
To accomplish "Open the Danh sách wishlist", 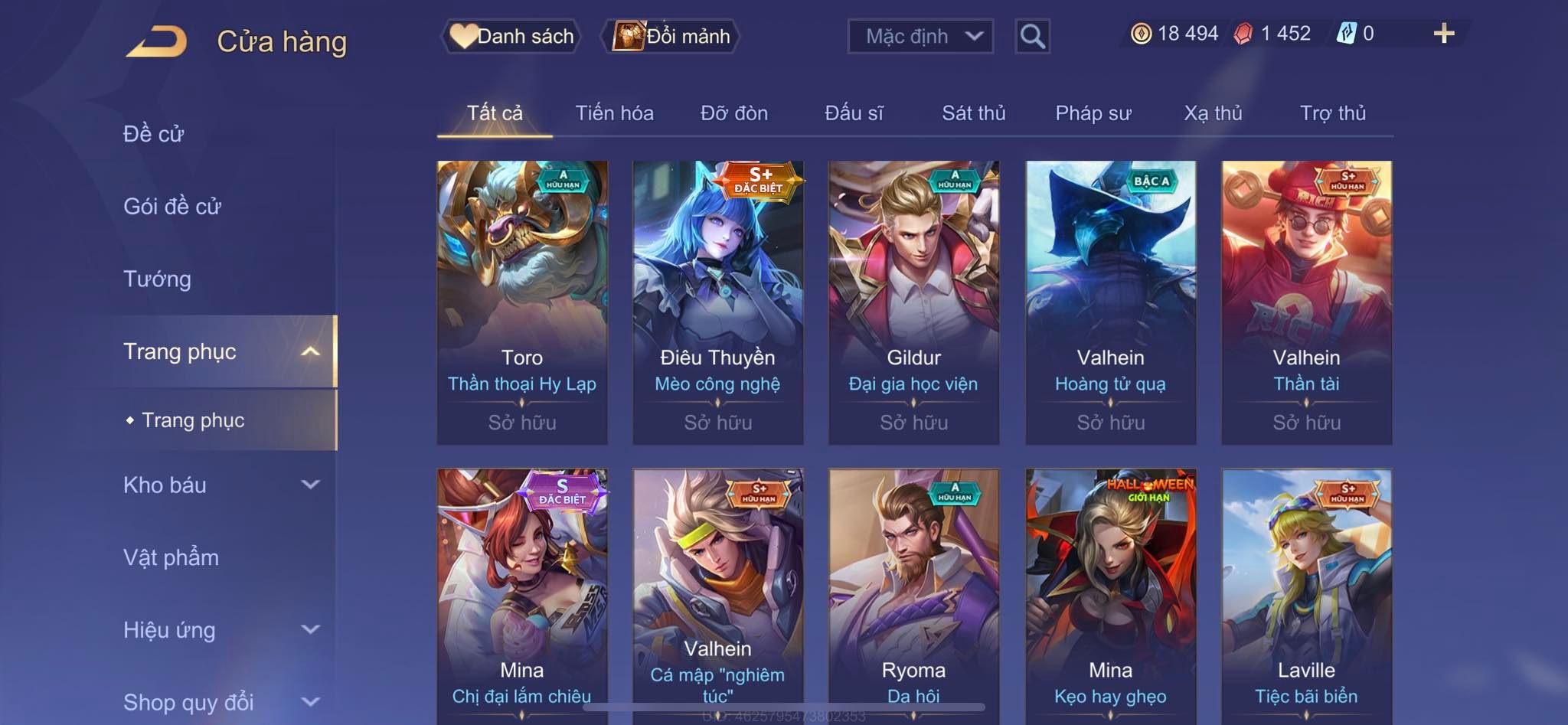I will tap(511, 36).
